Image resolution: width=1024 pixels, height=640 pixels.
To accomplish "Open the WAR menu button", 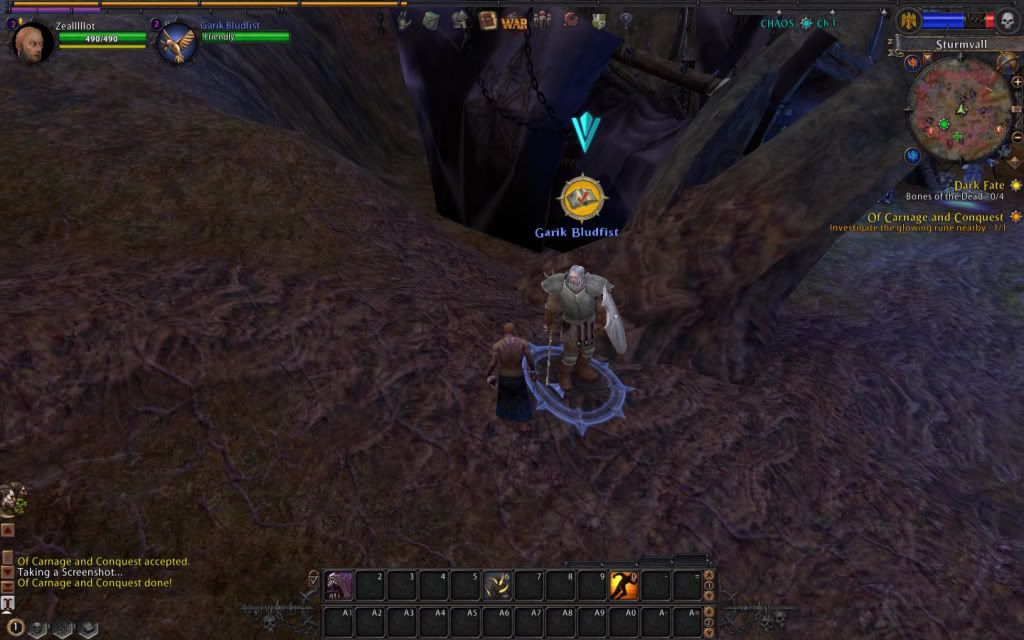I will [x=514, y=21].
